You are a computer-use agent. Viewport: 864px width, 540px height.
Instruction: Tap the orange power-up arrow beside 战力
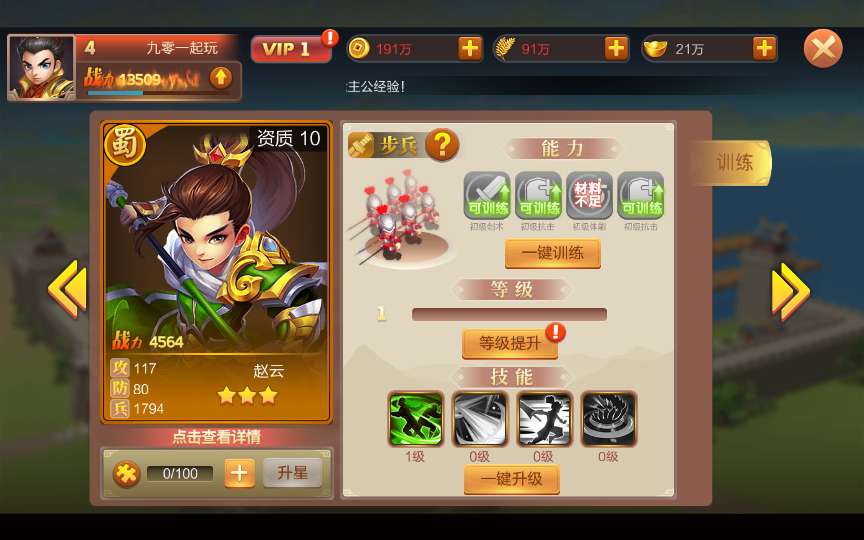[x=220, y=78]
